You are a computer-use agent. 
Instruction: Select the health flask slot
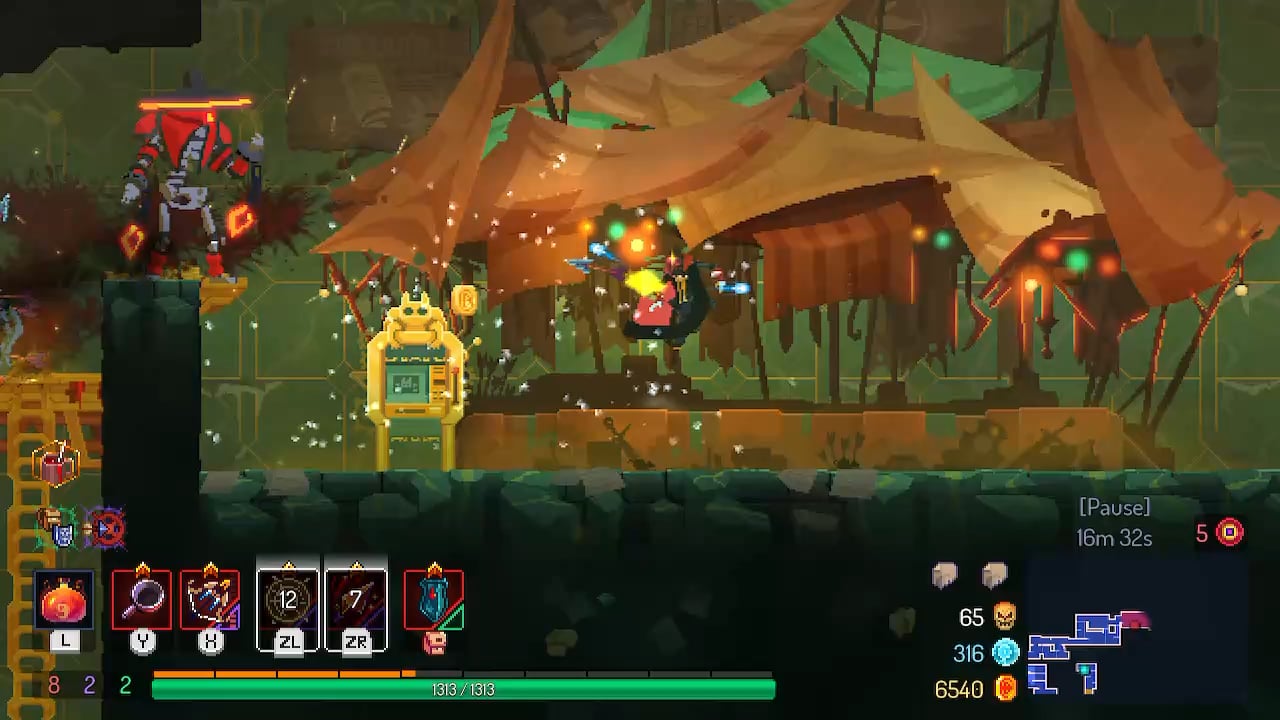click(65, 601)
